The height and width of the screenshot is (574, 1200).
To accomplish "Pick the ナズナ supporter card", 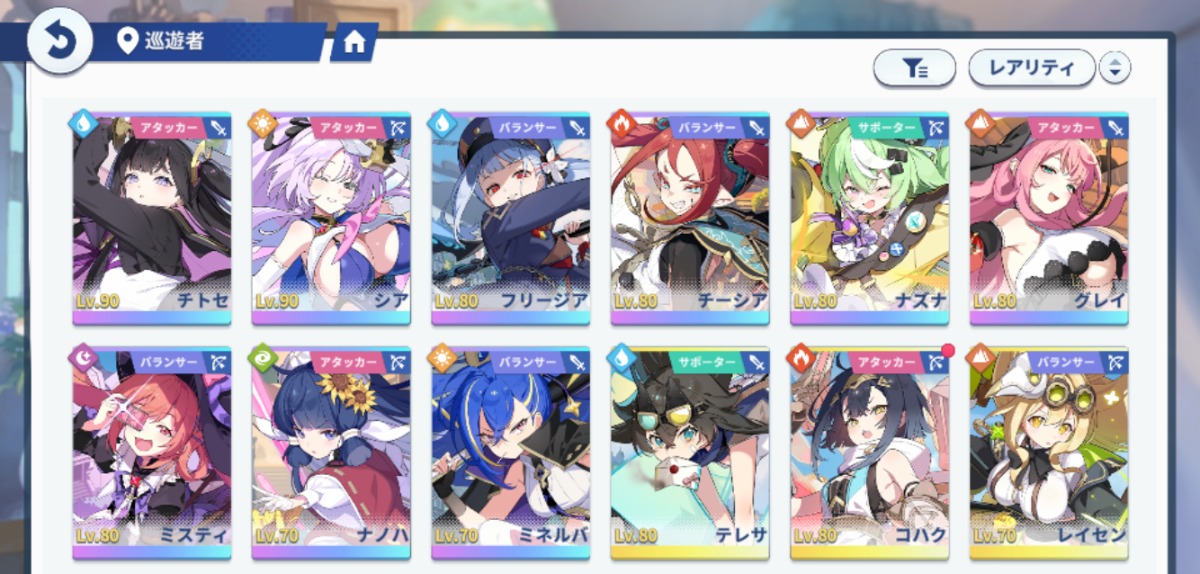I will (869, 218).
